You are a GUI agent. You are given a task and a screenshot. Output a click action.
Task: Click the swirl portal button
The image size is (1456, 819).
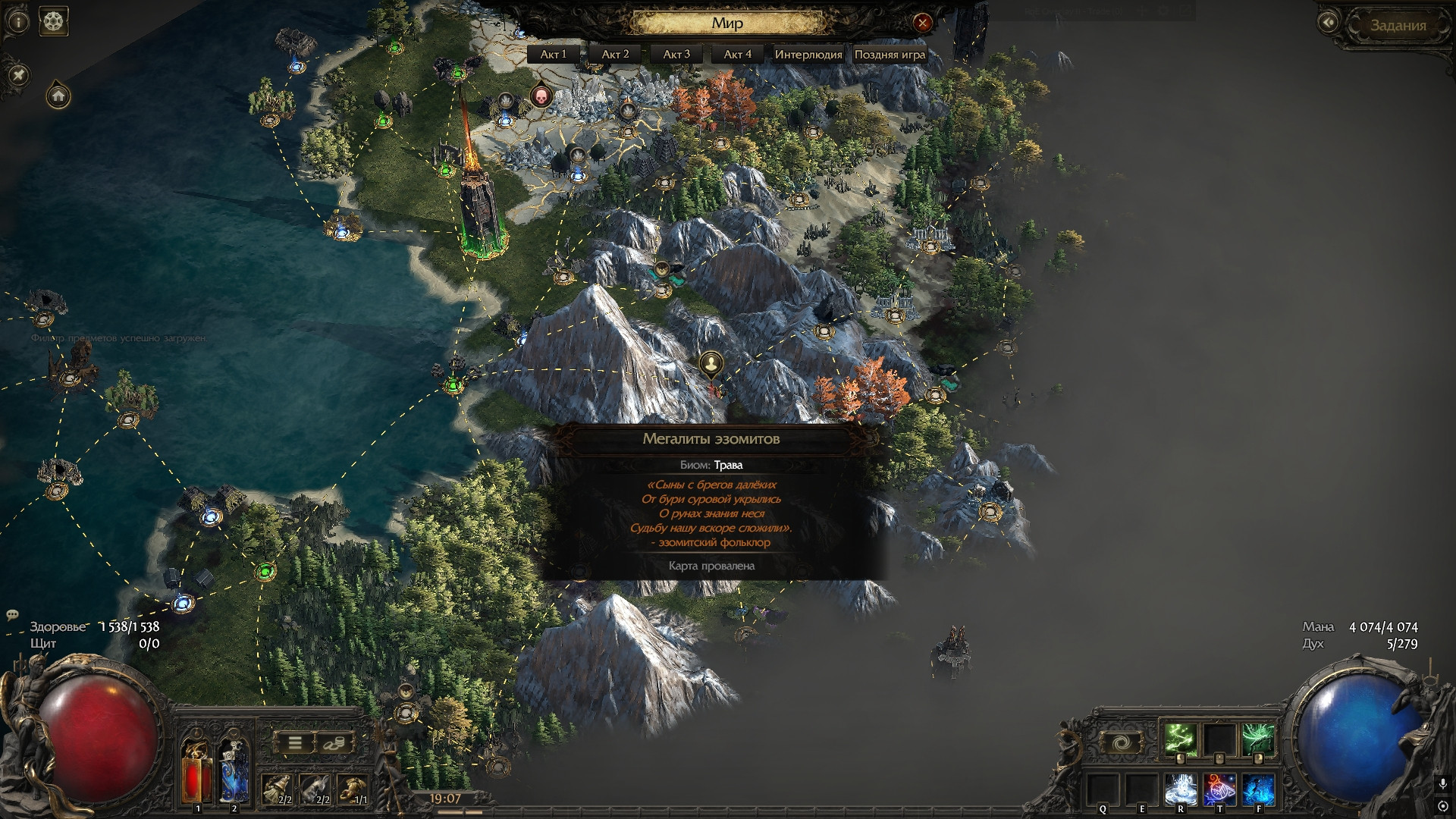coord(1119,743)
